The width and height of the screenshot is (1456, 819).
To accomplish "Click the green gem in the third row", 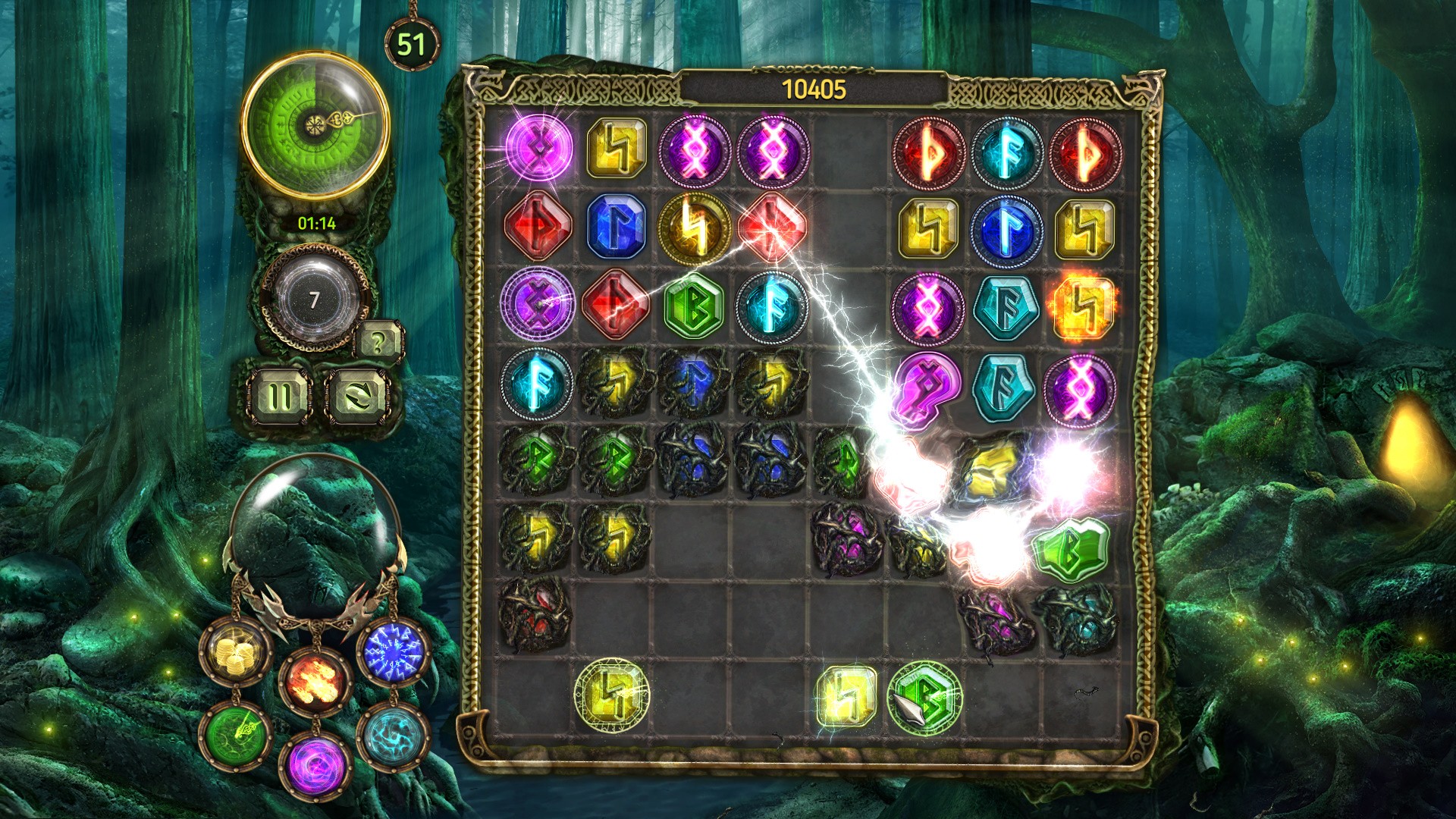I will click(x=693, y=306).
